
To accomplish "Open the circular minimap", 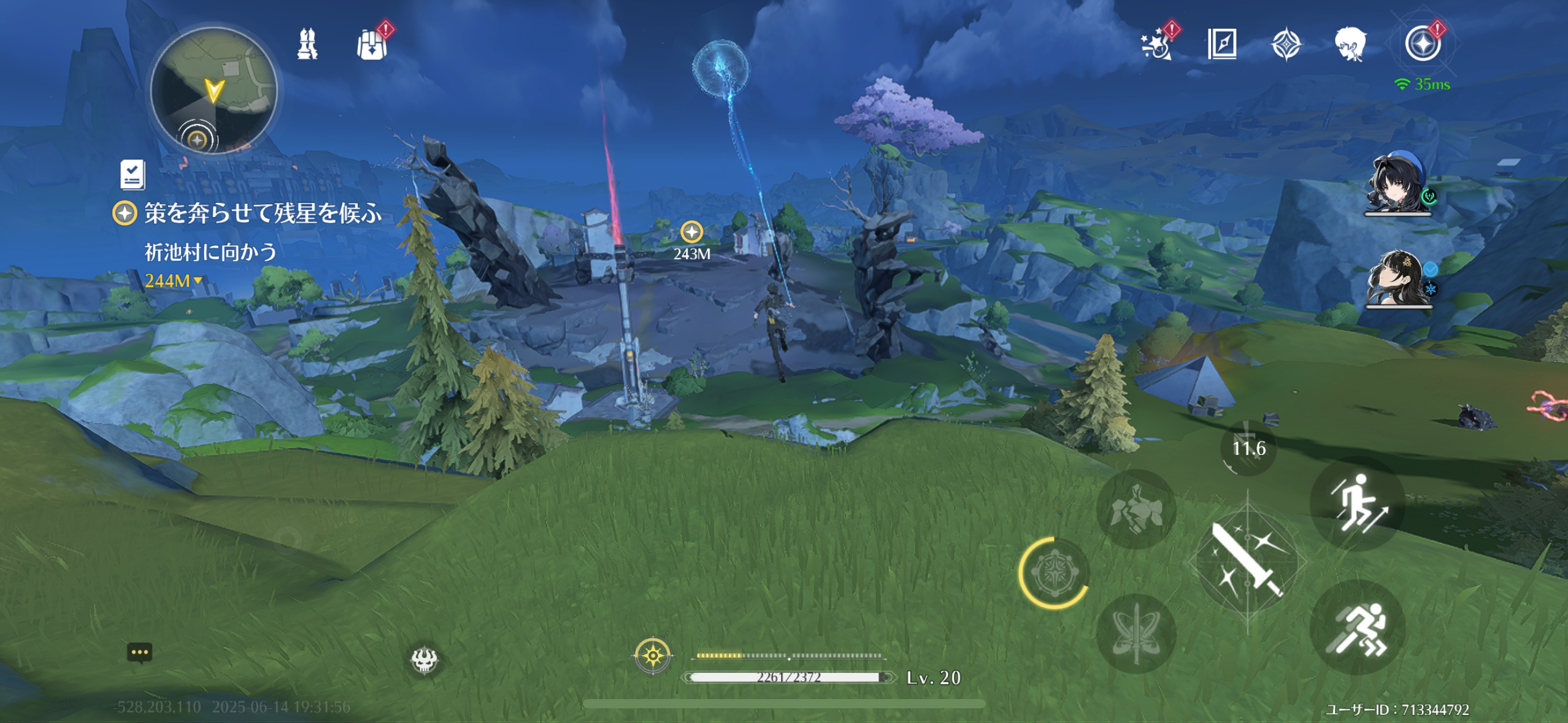I will [213, 91].
